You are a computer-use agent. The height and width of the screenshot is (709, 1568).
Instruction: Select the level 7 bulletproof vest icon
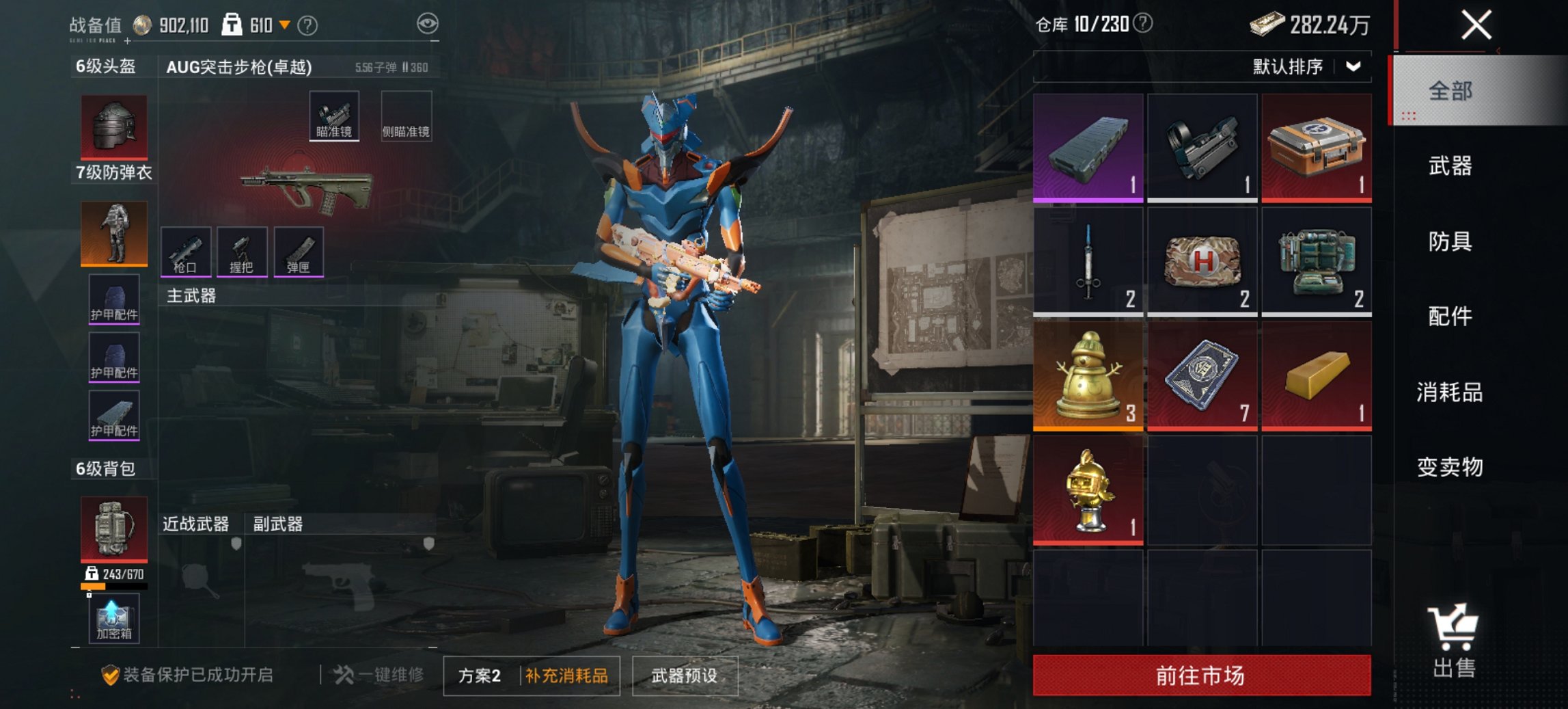[113, 233]
